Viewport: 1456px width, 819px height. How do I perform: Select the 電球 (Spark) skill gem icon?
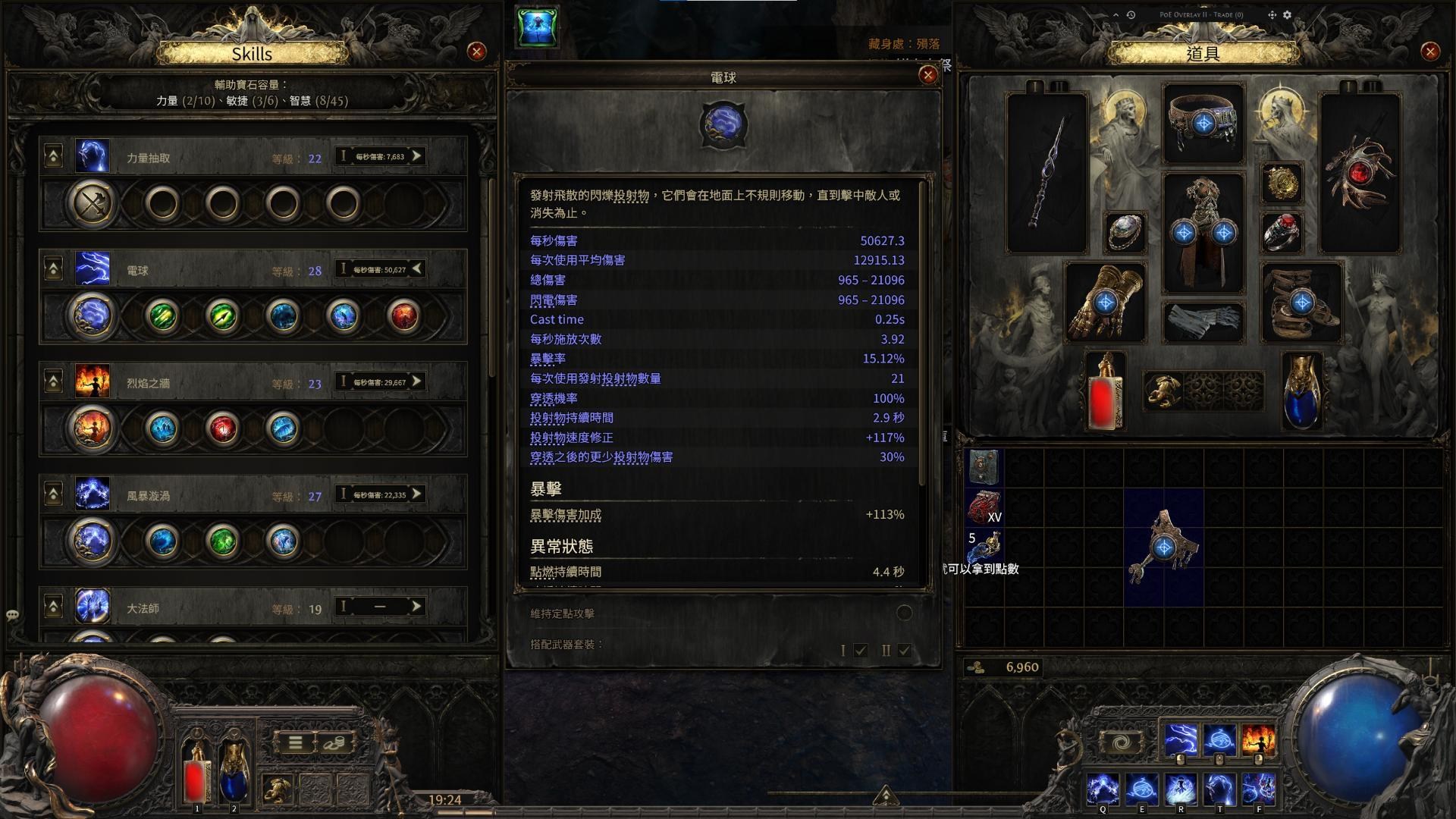92,269
